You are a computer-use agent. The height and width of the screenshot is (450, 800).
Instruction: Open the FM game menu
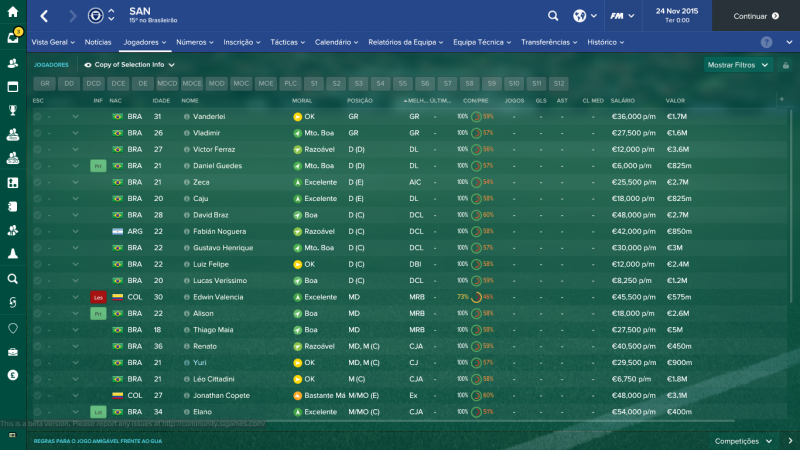[625, 16]
